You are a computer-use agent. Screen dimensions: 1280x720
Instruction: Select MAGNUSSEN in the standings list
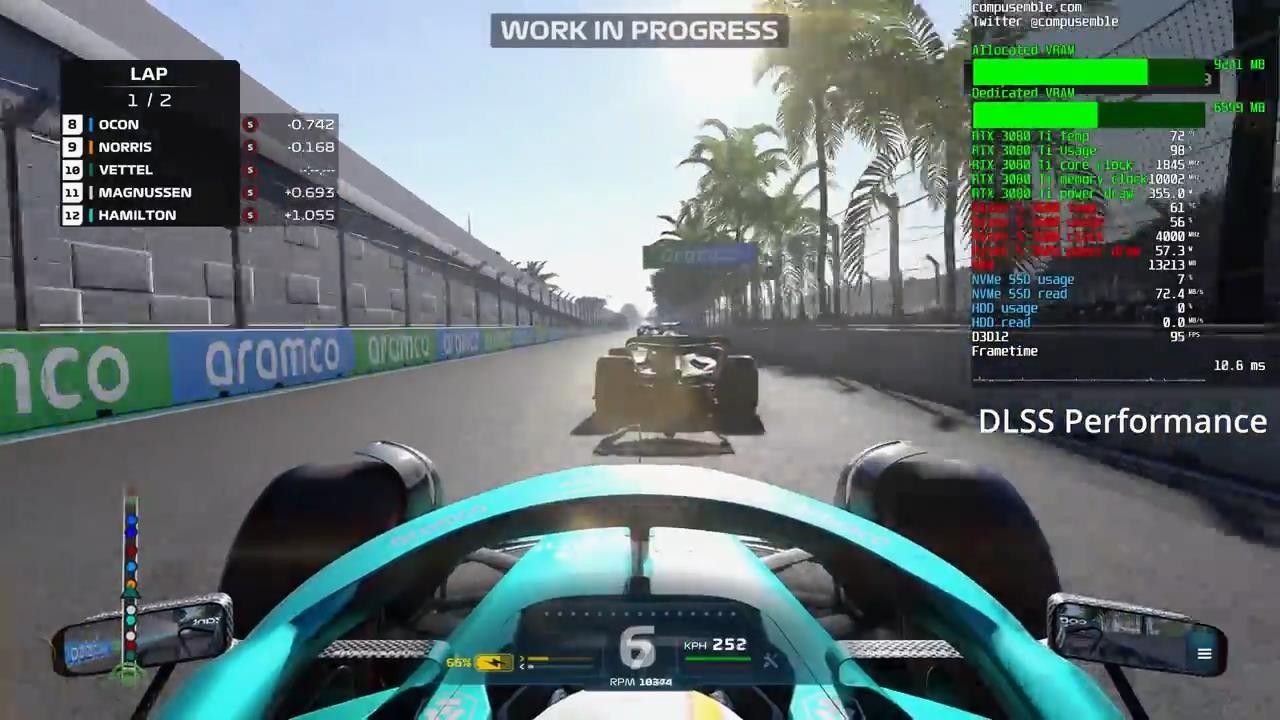click(145, 192)
